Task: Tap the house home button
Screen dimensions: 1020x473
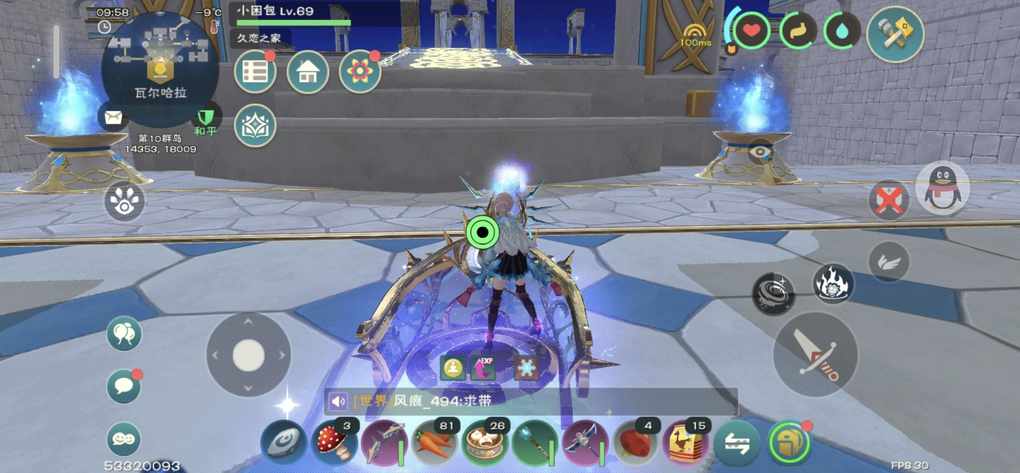Action: tap(308, 72)
